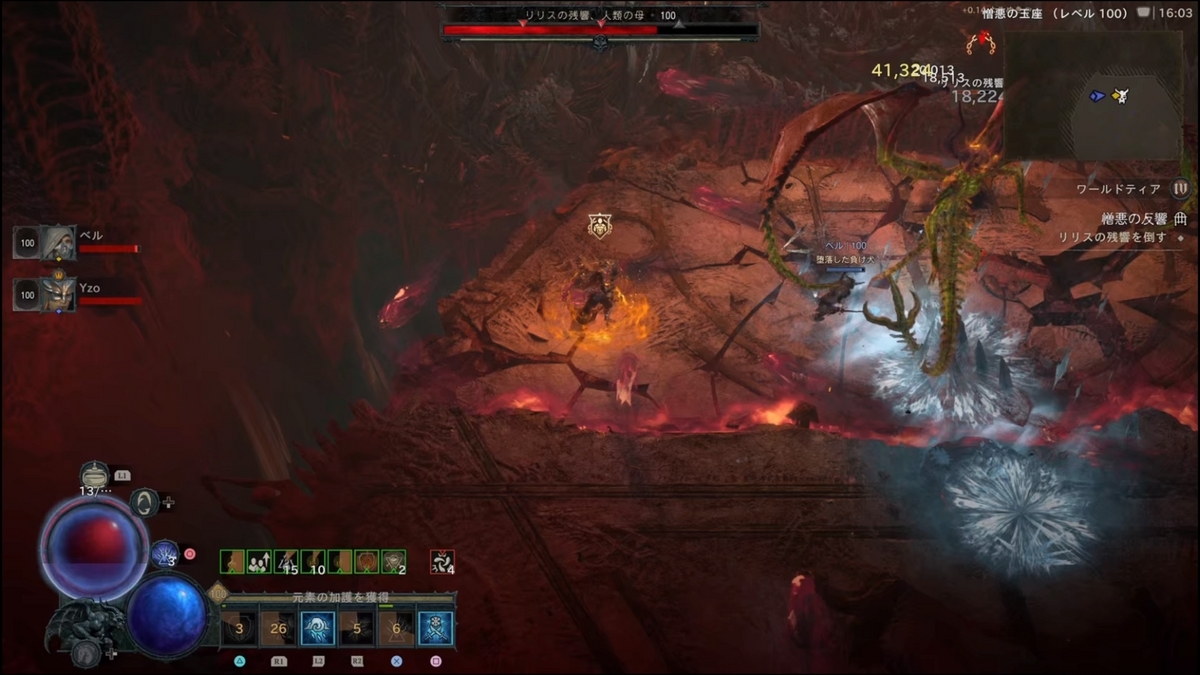1200x675 pixels.
Task: Select the skill slot on 3-second cooldown
Action: 240,629
